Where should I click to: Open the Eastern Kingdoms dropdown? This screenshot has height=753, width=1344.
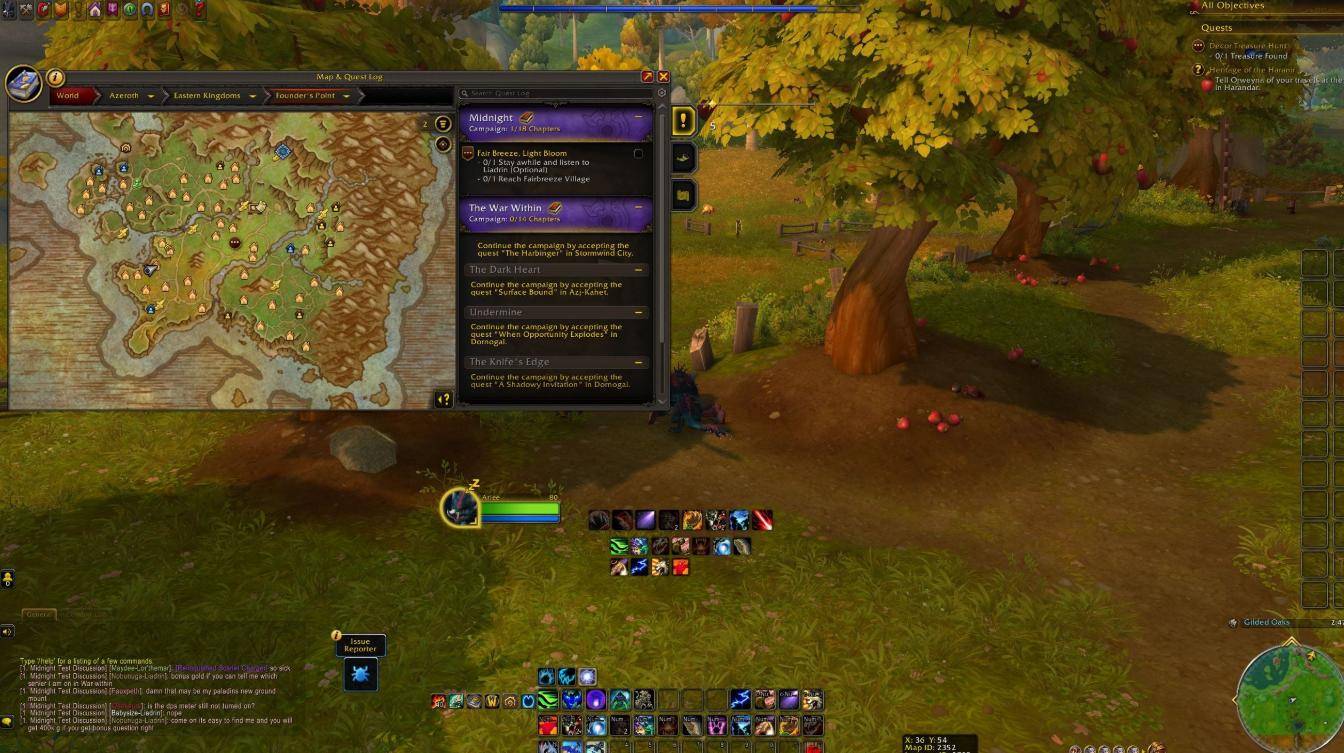click(253, 96)
